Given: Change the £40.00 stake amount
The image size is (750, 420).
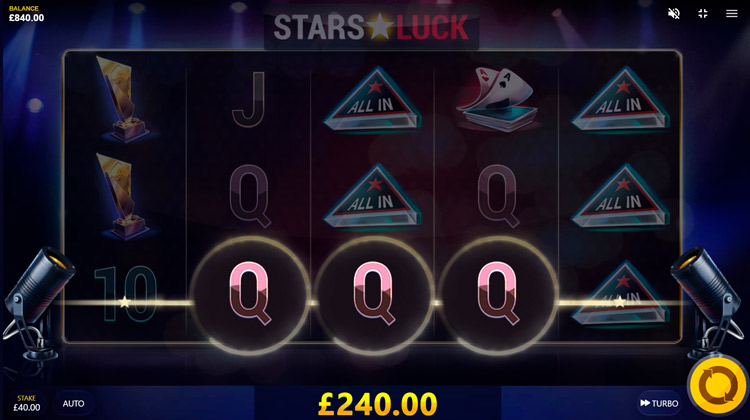Looking at the screenshot, I should [x=27, y=403].
